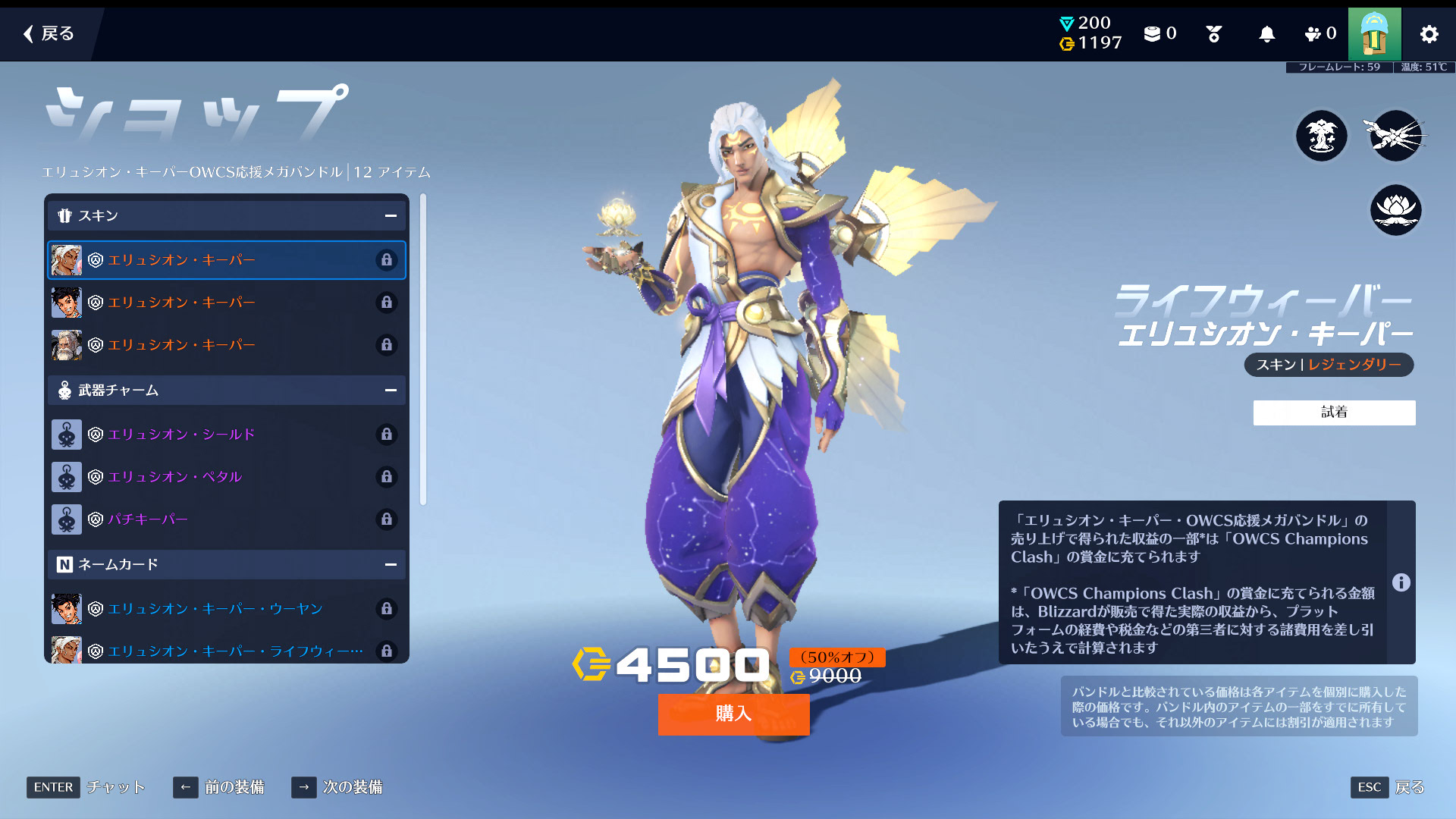Open the player profile avatar

pos(1374,34)
